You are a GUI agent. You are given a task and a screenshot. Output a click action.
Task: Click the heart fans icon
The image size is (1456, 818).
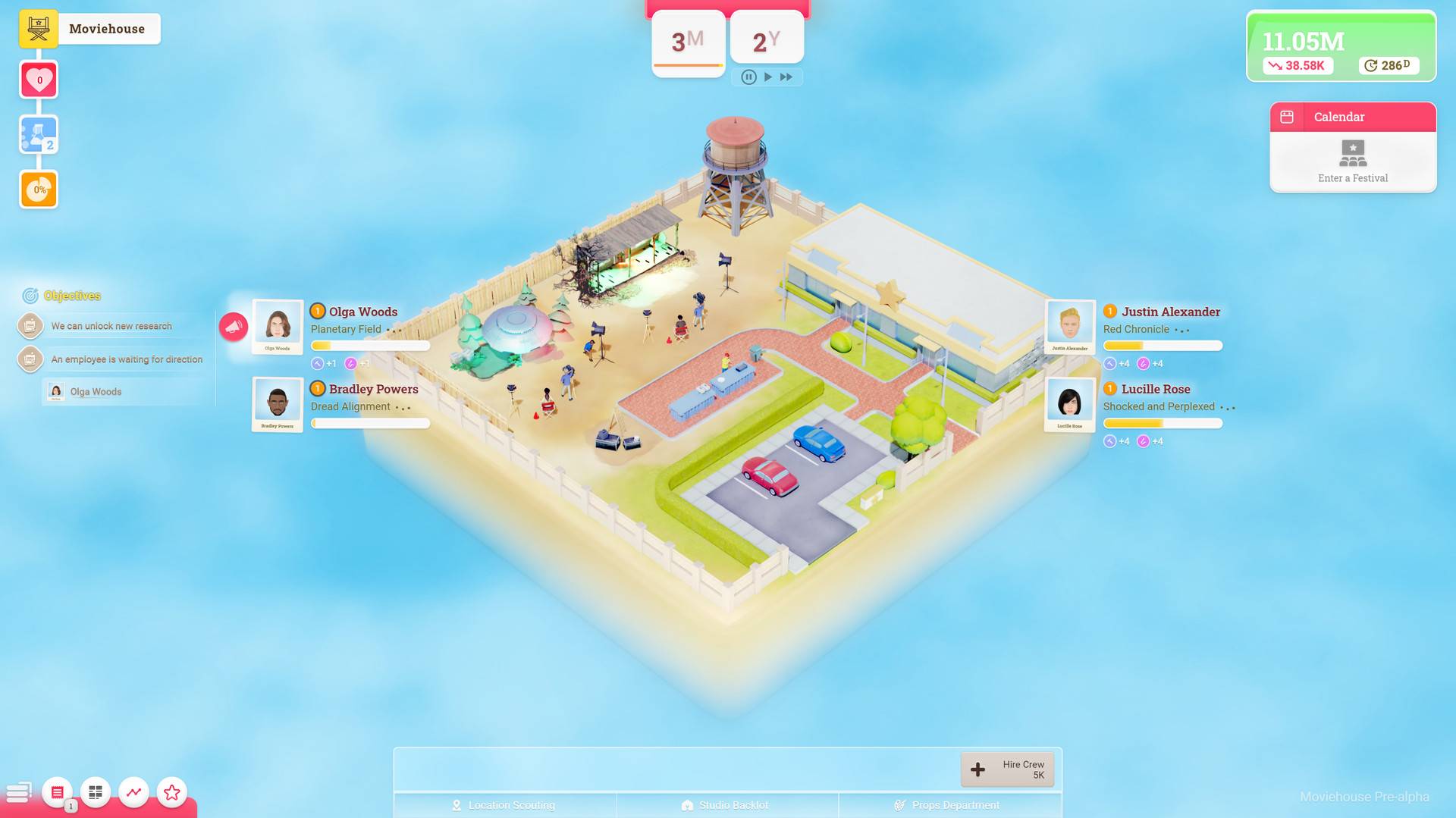coord(39,80)
